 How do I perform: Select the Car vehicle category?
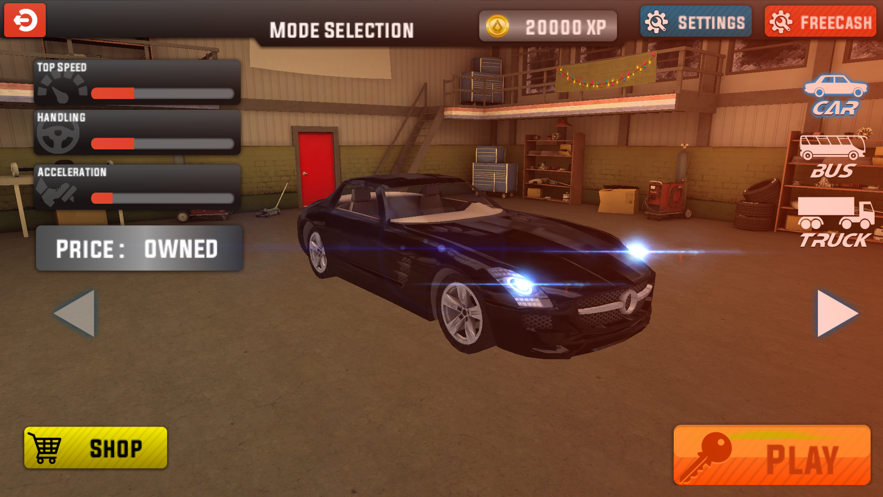835,95
